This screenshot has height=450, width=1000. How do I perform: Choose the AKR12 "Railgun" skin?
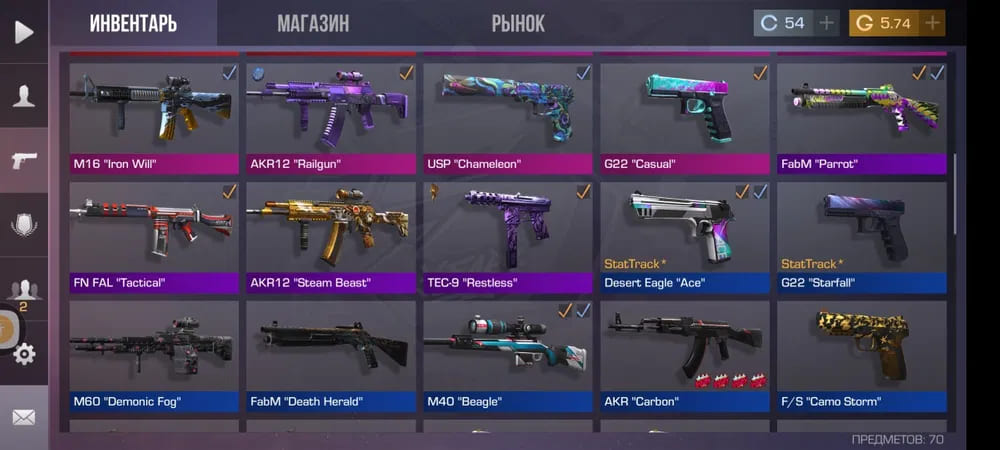tap(331, 118)
